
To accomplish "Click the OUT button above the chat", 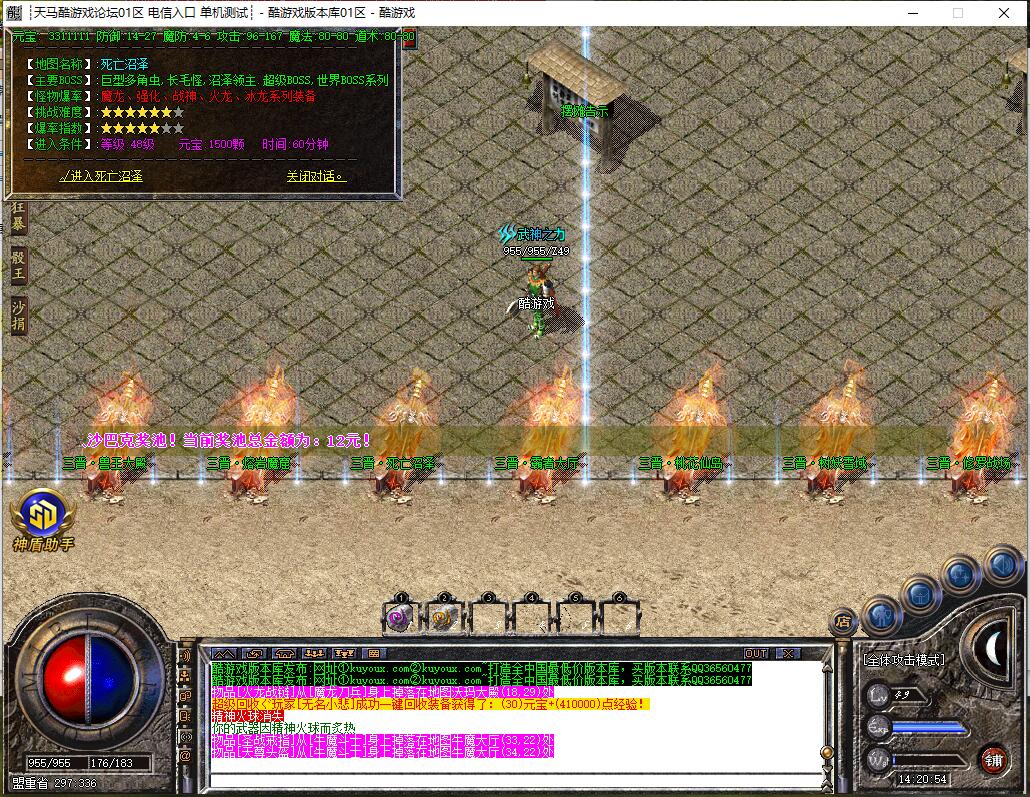I will pos(756,654).
